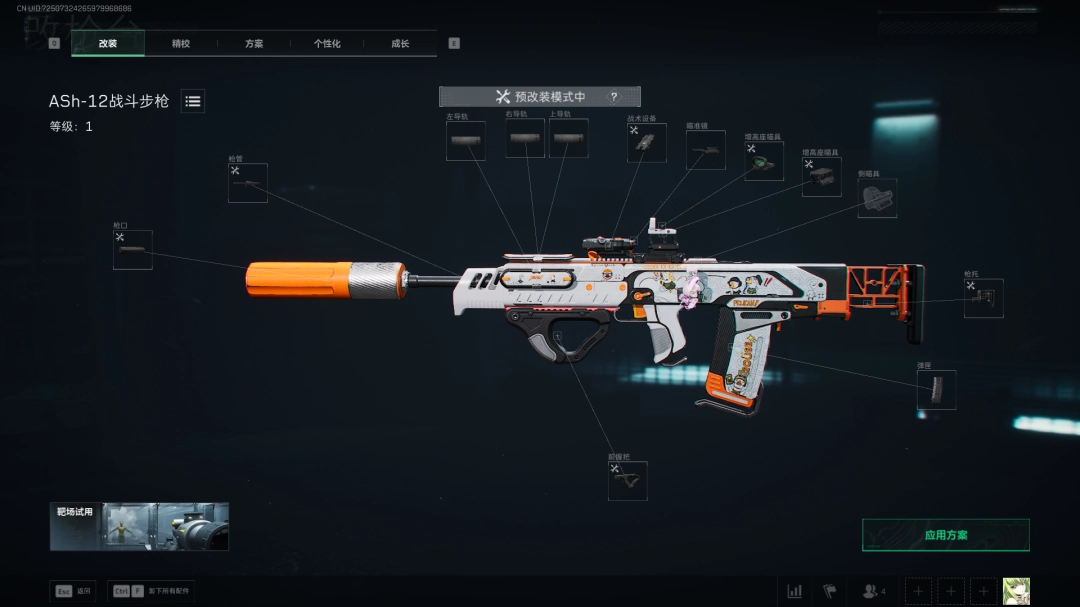Open the 弹匣 magazine slot
This screenshot has height=607, width=1080.
[x=937, y=390]
